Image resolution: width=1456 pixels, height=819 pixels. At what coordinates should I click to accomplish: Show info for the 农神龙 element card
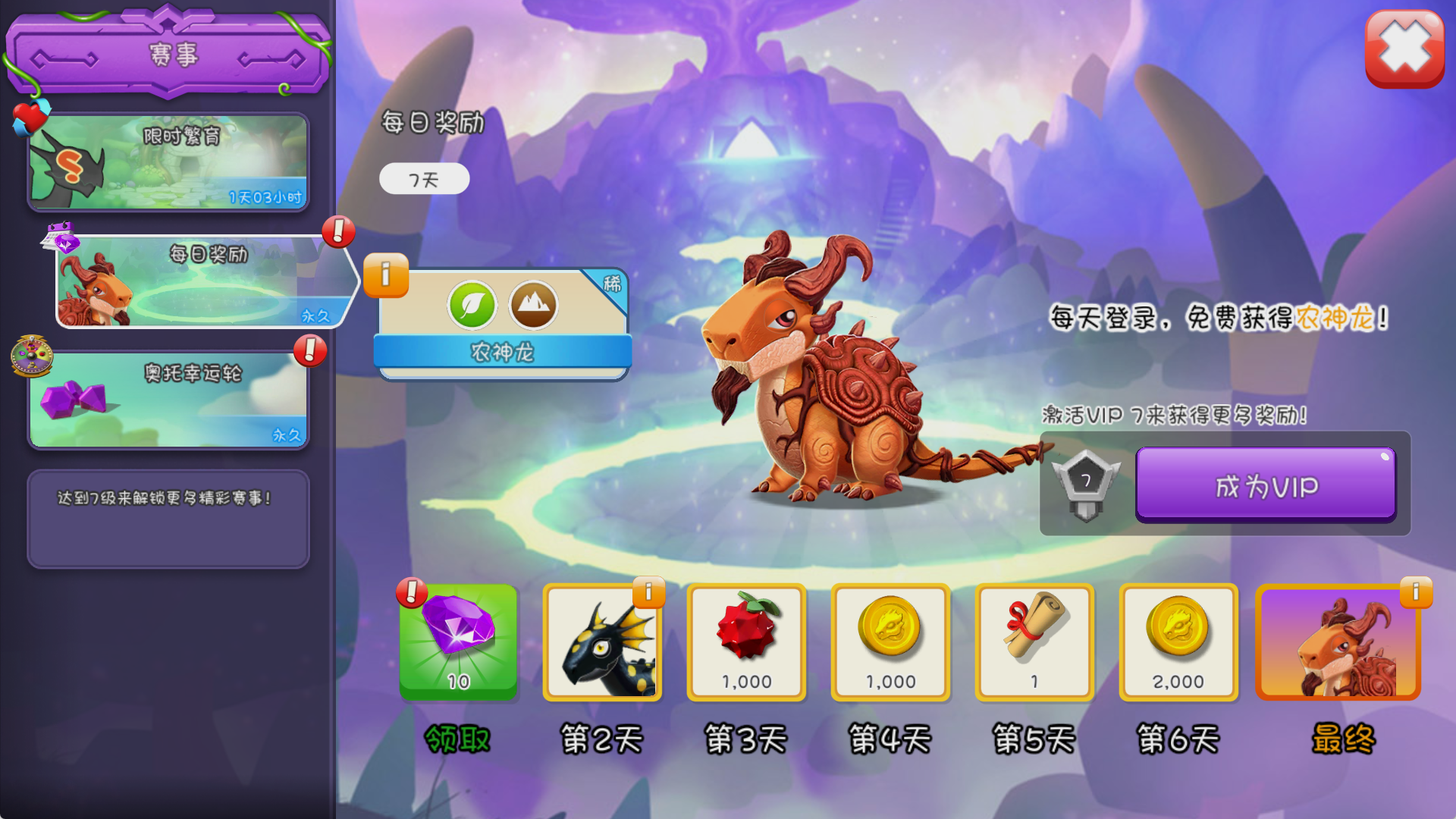[386, 275]
